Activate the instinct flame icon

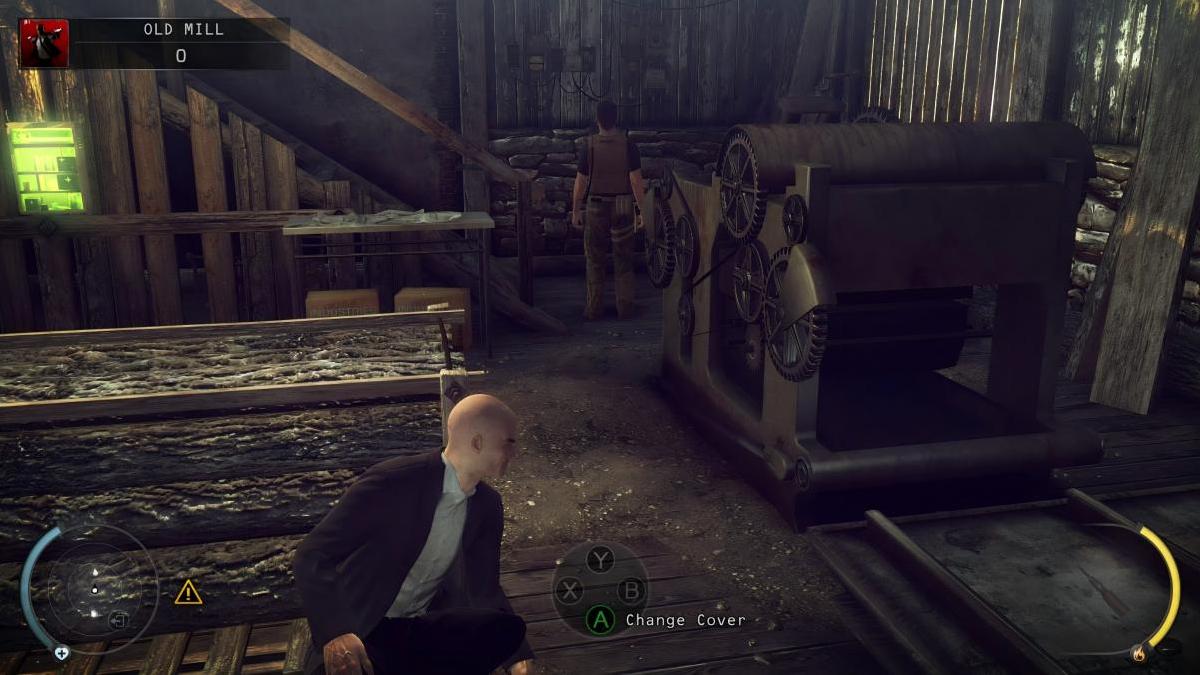pos(1137,654)
